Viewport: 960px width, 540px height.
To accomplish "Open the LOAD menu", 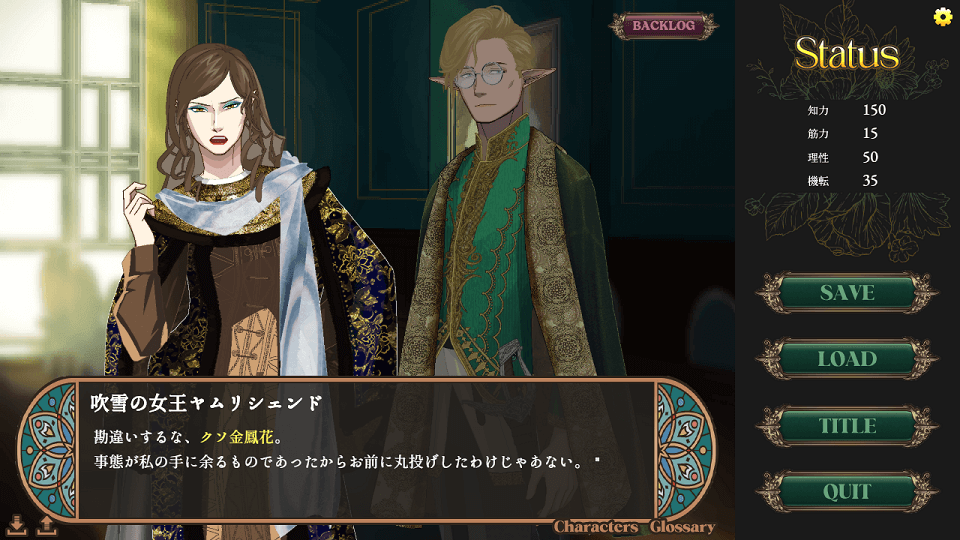I will [x=847, y=359].
